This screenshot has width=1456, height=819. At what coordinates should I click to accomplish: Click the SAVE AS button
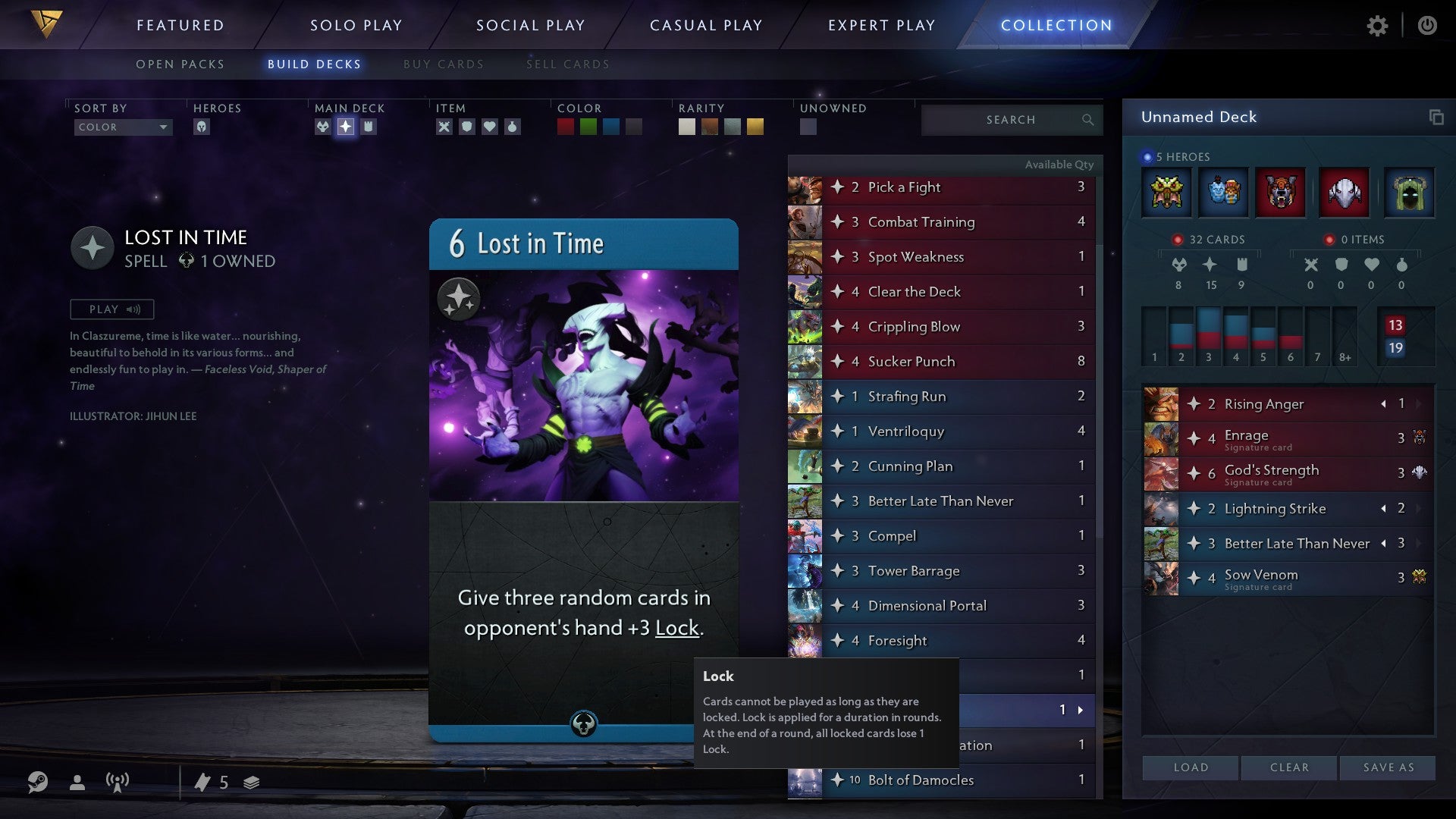tap(1386, 767)
